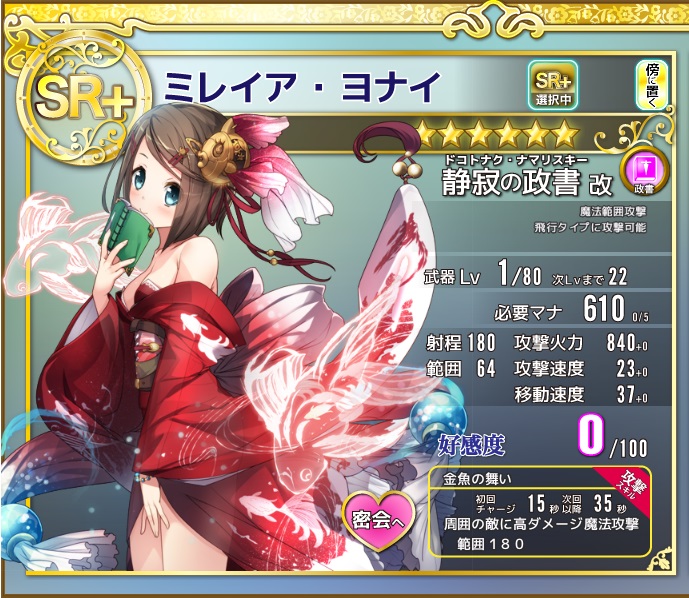Viewport: 689px width, 598px height.
Task: Open the 密会へ heart button
Action: [x=383, y=518]
